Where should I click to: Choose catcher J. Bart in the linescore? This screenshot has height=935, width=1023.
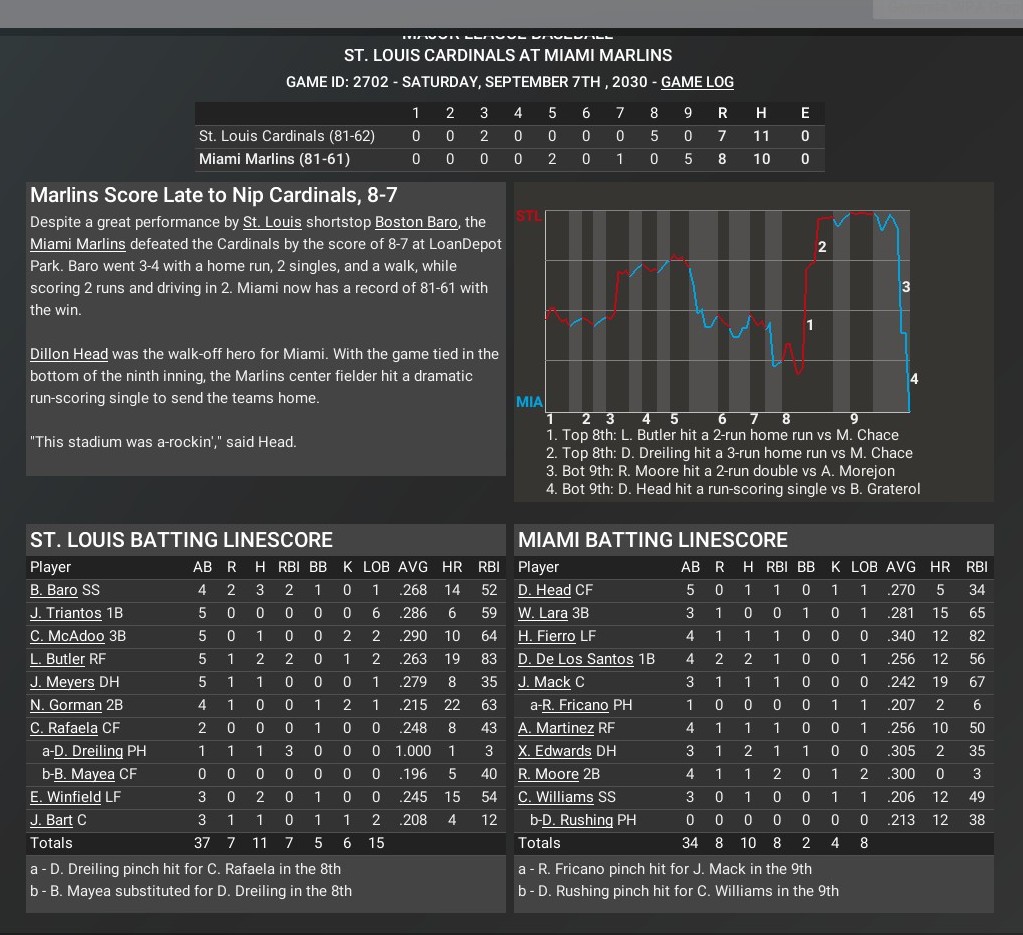pyautogui.click(x=52, y=820)
